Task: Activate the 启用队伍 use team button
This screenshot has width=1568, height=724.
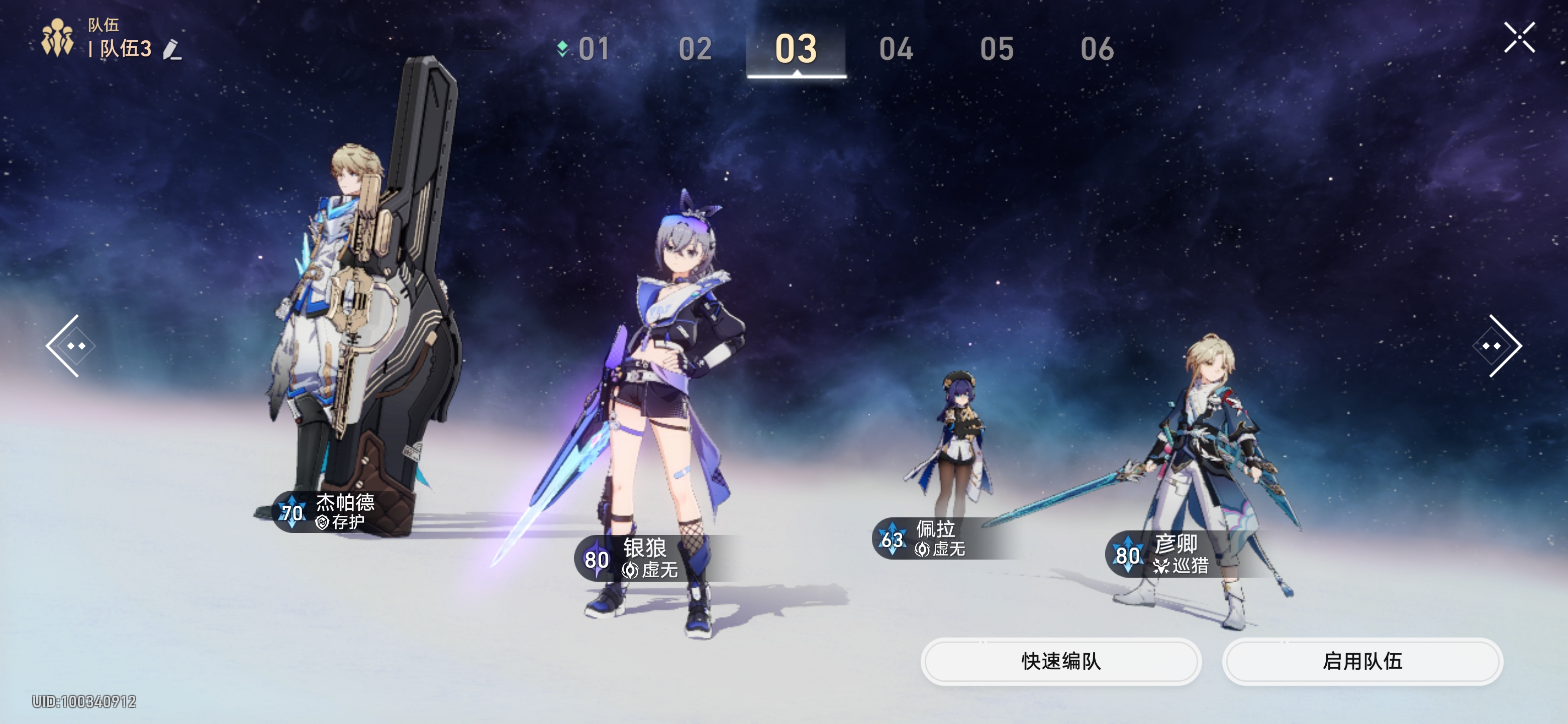Action: pyautogui.click(x=1362, y=661)
